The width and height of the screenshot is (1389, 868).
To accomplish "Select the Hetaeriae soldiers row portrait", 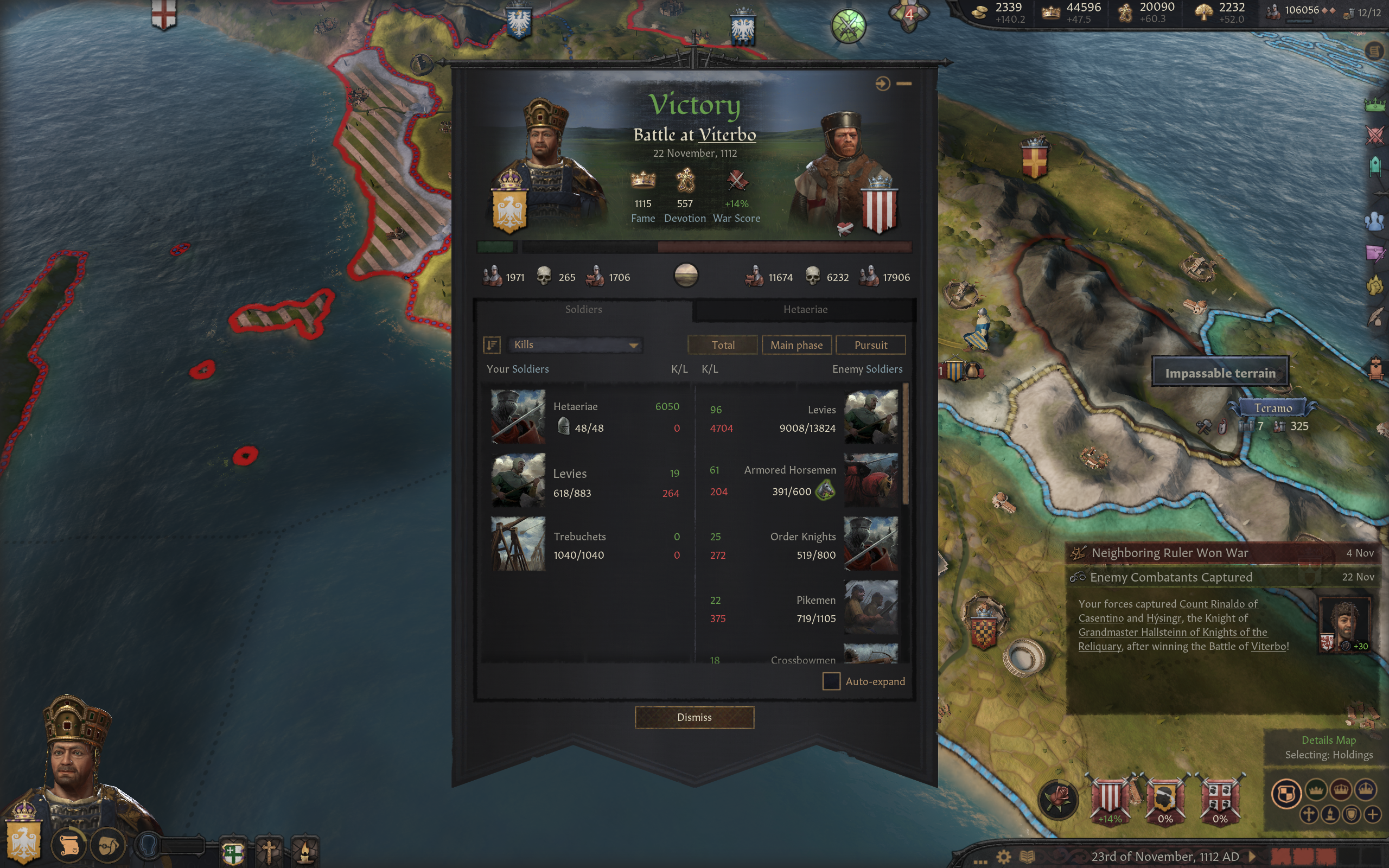I will coord(518,417).
